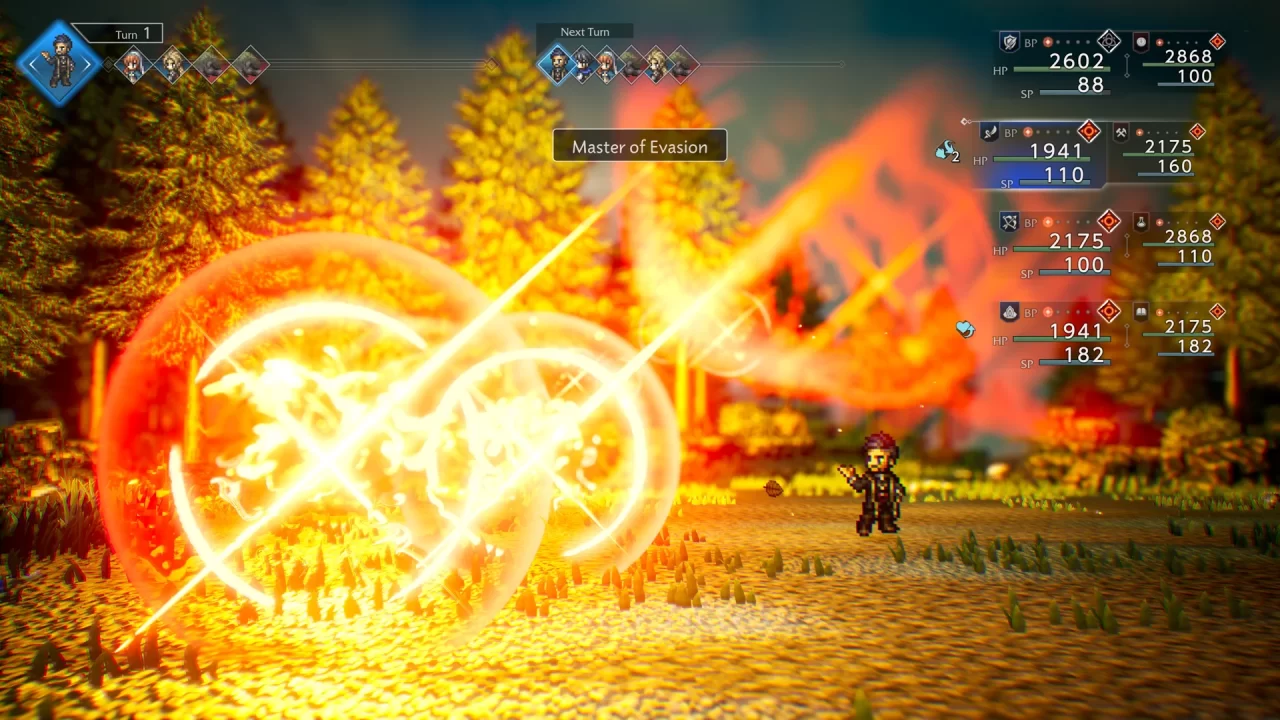Click the right chevron on the active character portrait
Image resolution: width=1280 pixels, height=720 pixels.
point(88,63)
